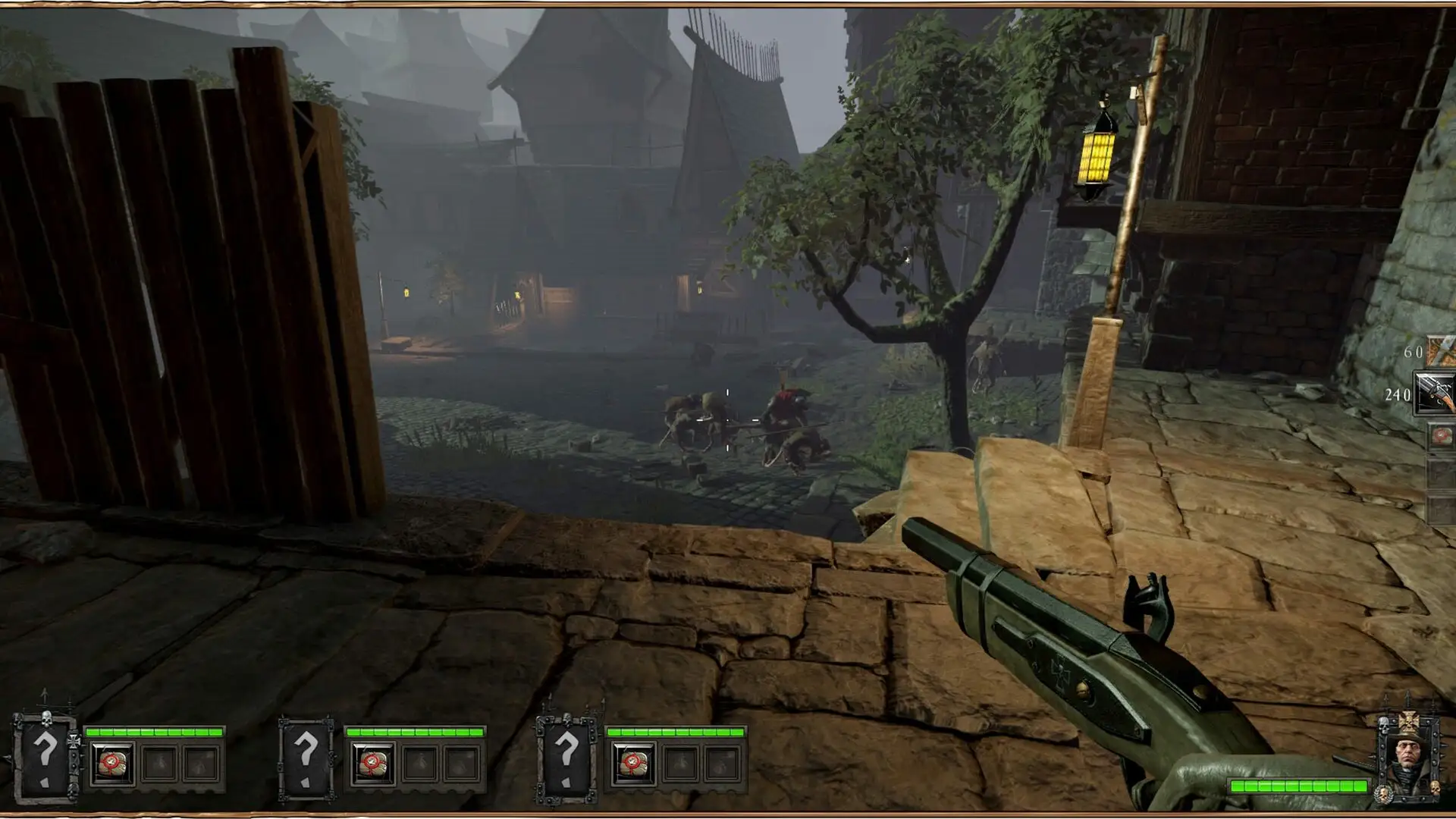Toggle the second teammate's question mark portrait
Image resolution: width=1456 pixels, height=819 pixels.
pyautogui.click(x=306, y=755)
